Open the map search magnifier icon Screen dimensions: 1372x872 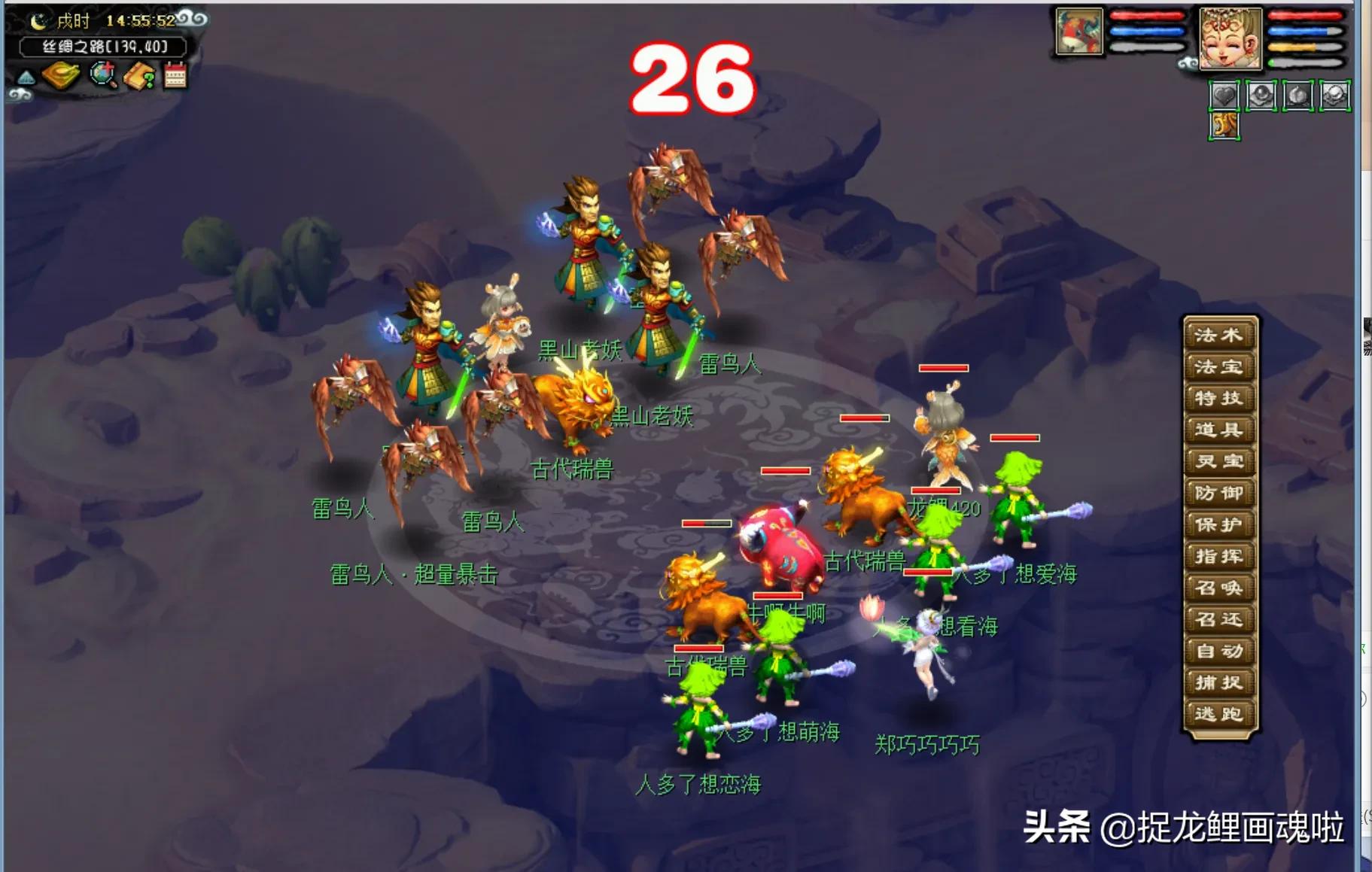click(x=102, y=75)
